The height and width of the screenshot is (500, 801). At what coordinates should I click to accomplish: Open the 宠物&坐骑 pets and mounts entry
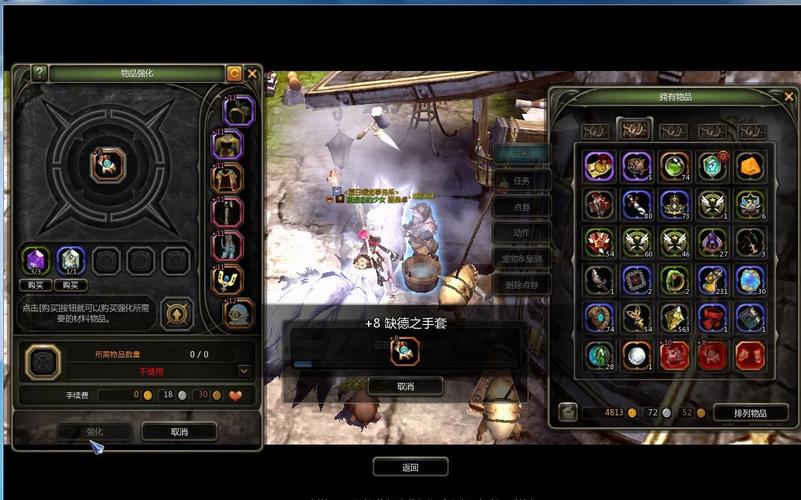521,258
